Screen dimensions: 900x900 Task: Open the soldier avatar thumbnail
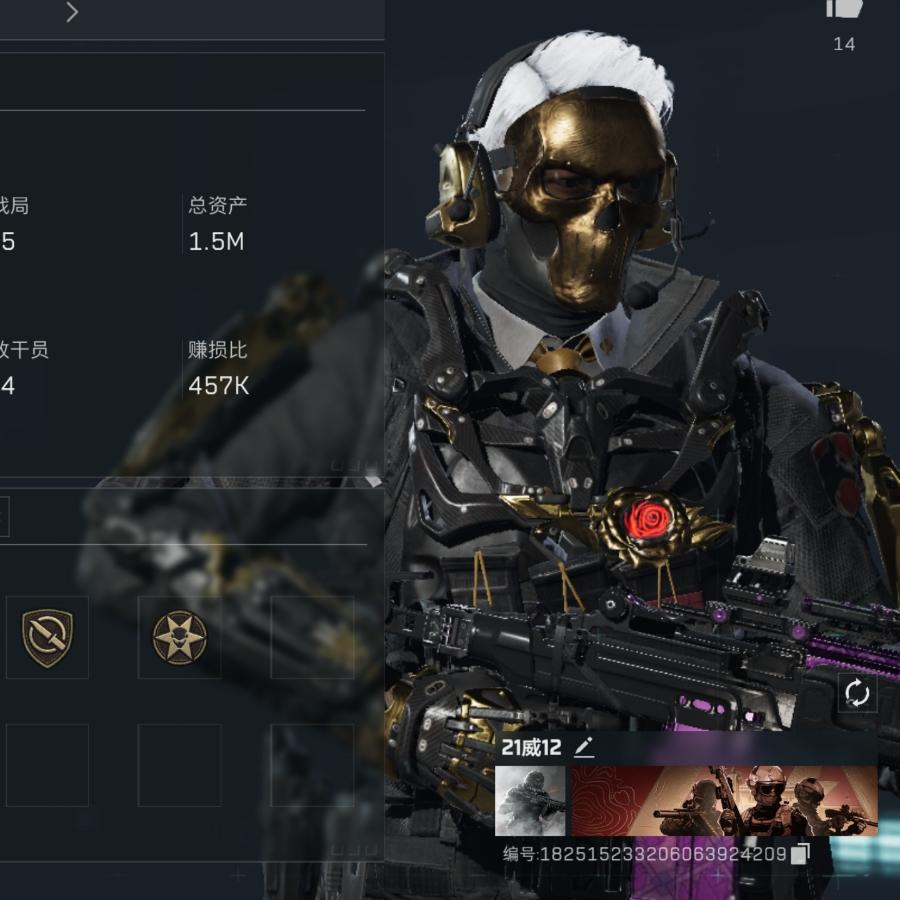pos(530,801)
